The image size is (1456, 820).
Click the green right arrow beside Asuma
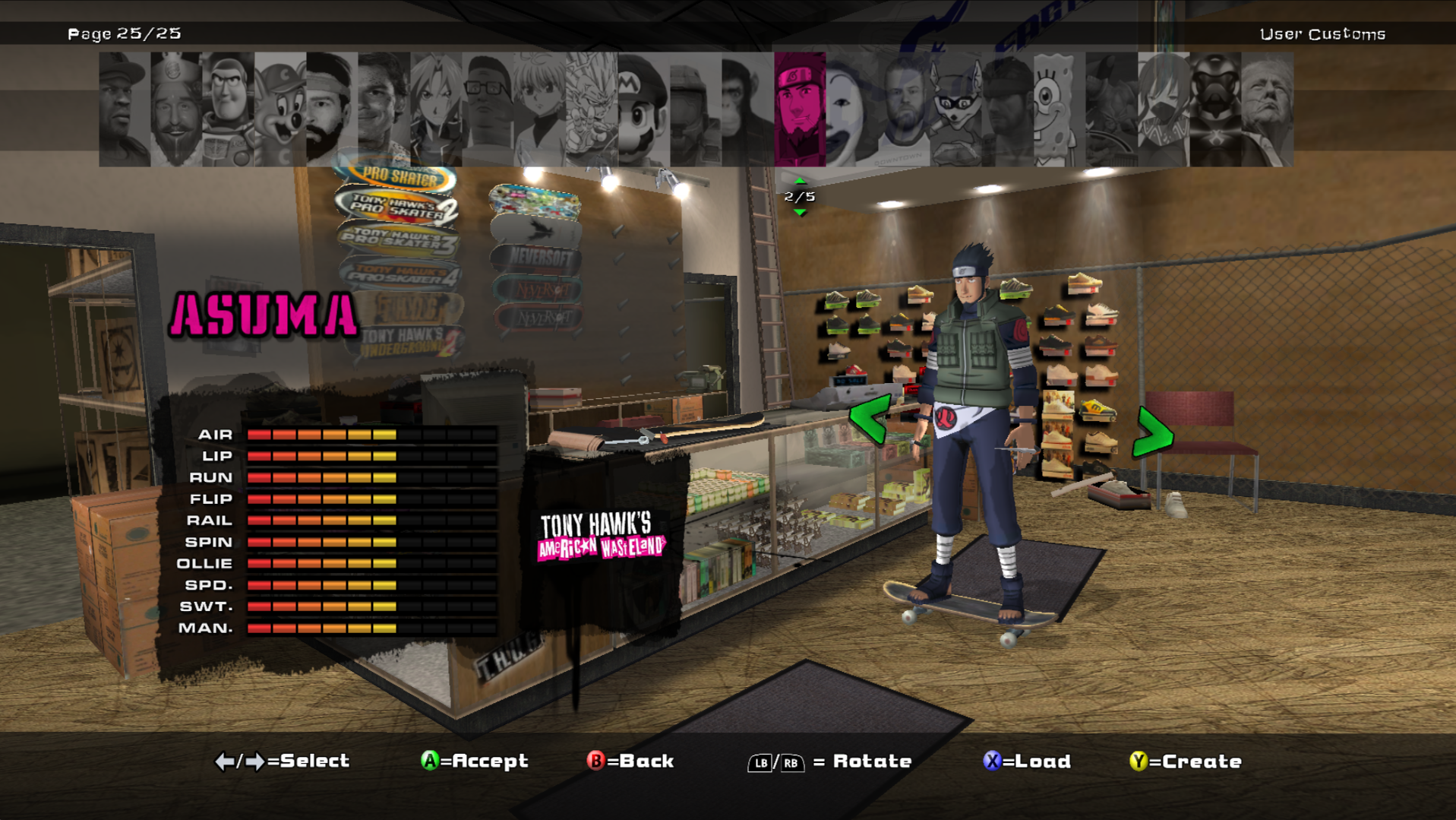coord(1152,433)
